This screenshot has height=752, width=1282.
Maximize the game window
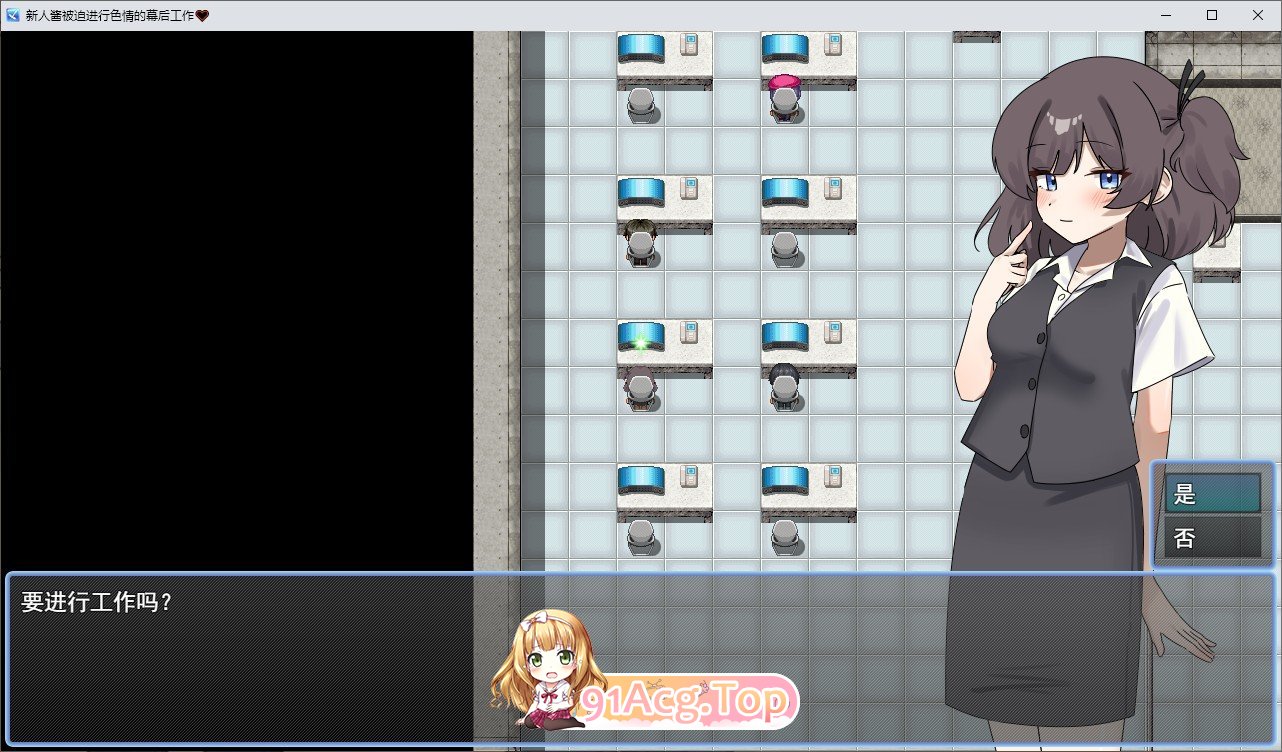click(1212, 15)
